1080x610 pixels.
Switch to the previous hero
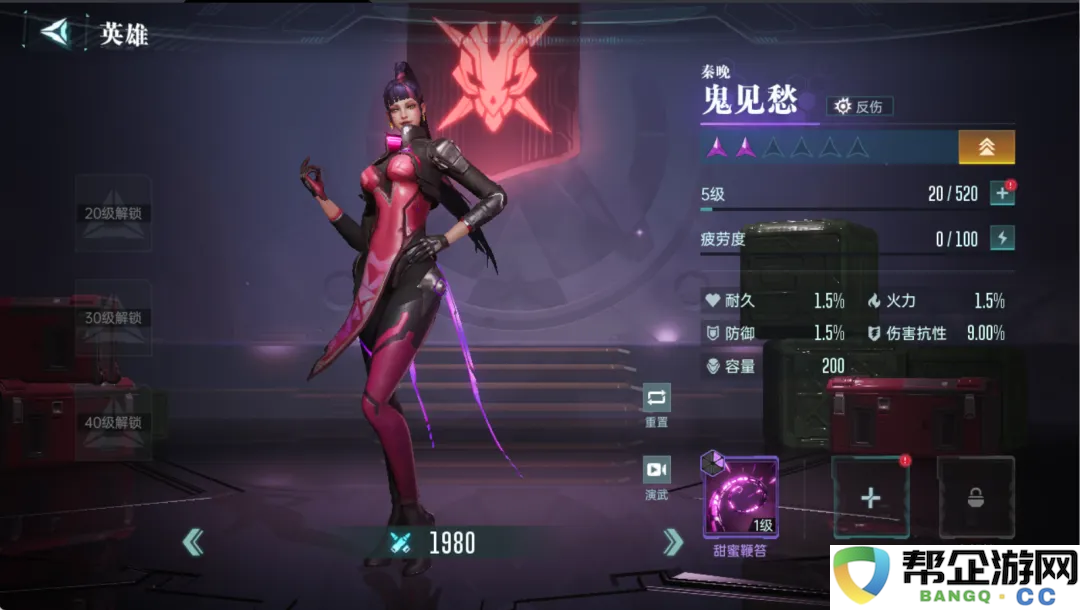193,542
